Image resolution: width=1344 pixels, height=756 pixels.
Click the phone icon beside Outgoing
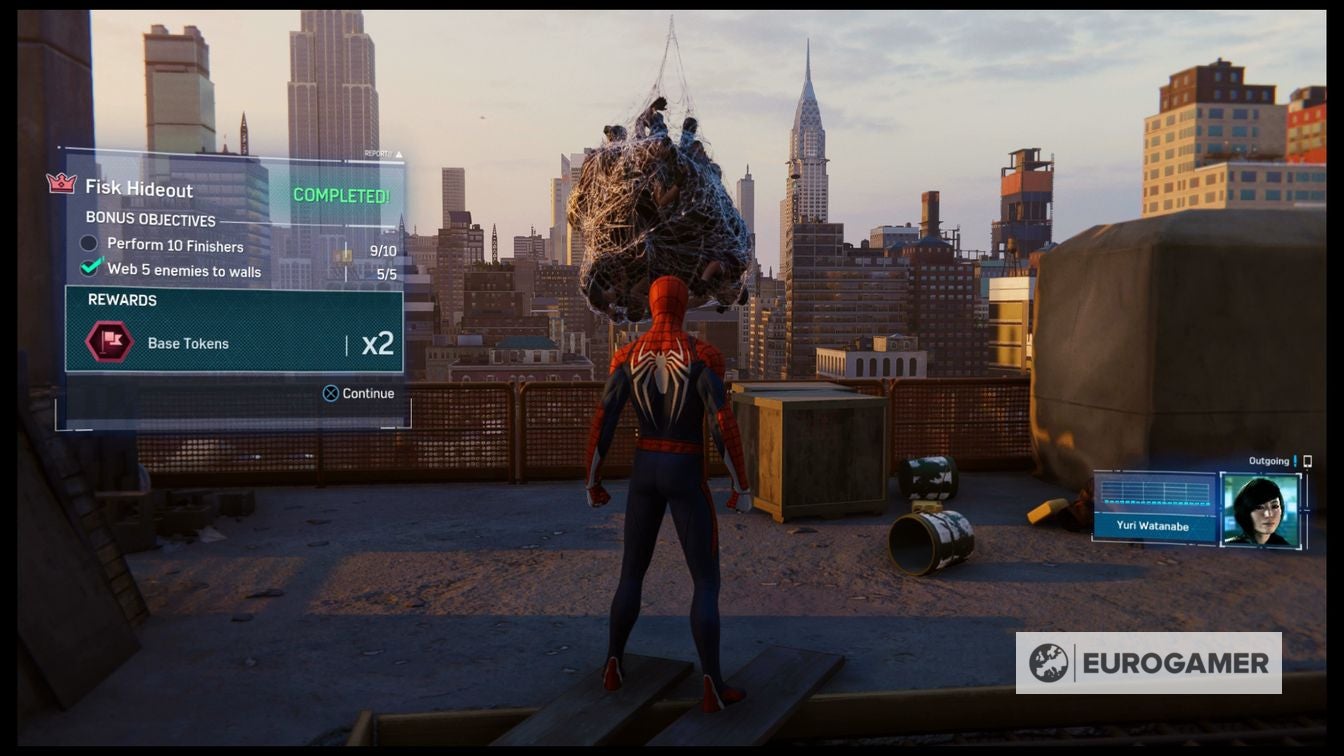point(1306,460)
